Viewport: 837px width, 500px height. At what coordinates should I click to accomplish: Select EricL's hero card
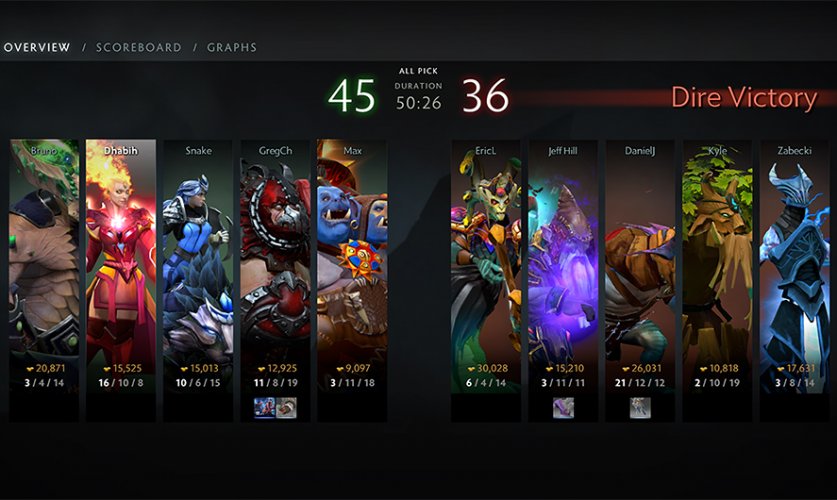coord(486,260)
